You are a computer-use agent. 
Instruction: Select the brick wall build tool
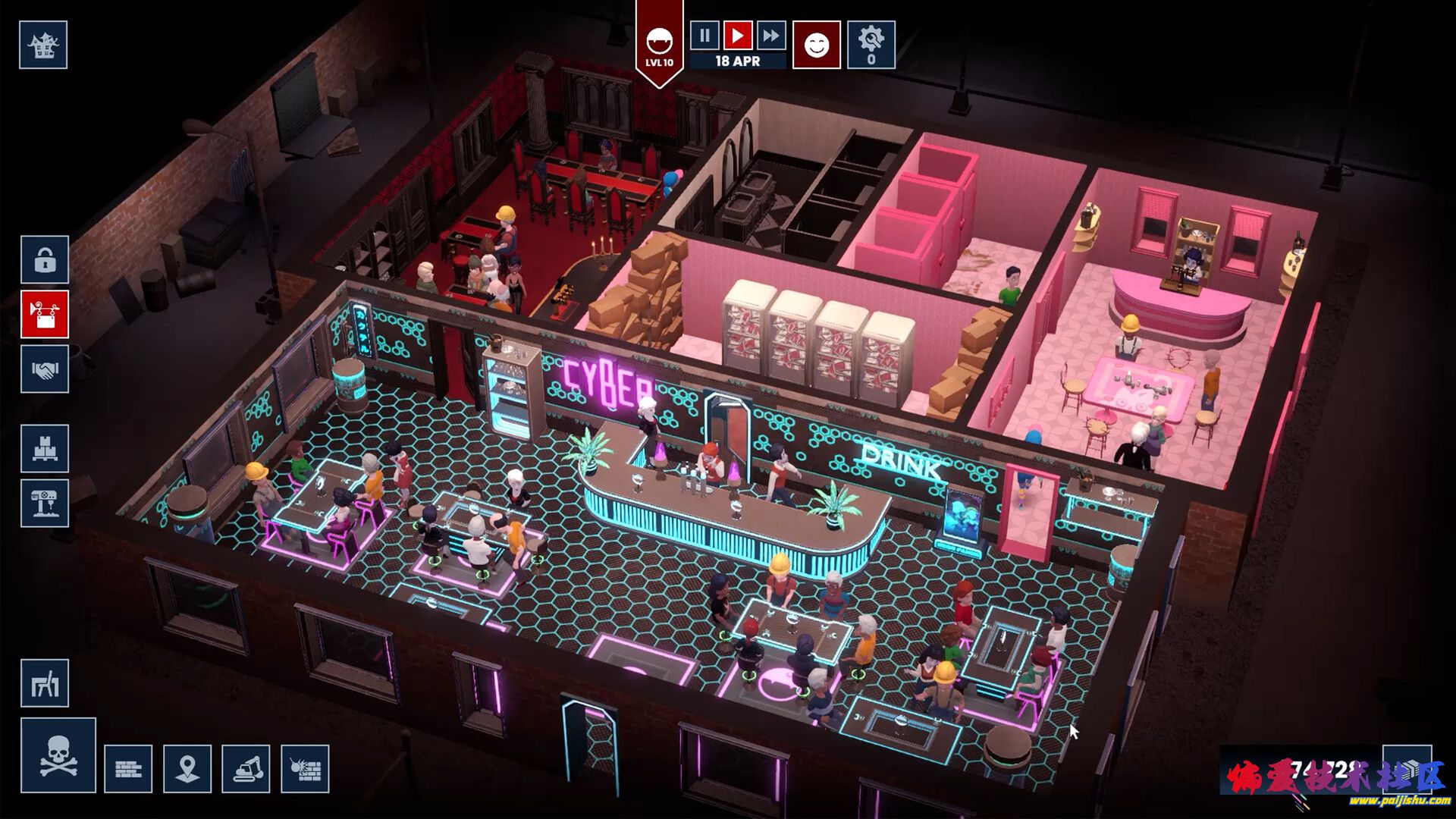coord(128,769)
